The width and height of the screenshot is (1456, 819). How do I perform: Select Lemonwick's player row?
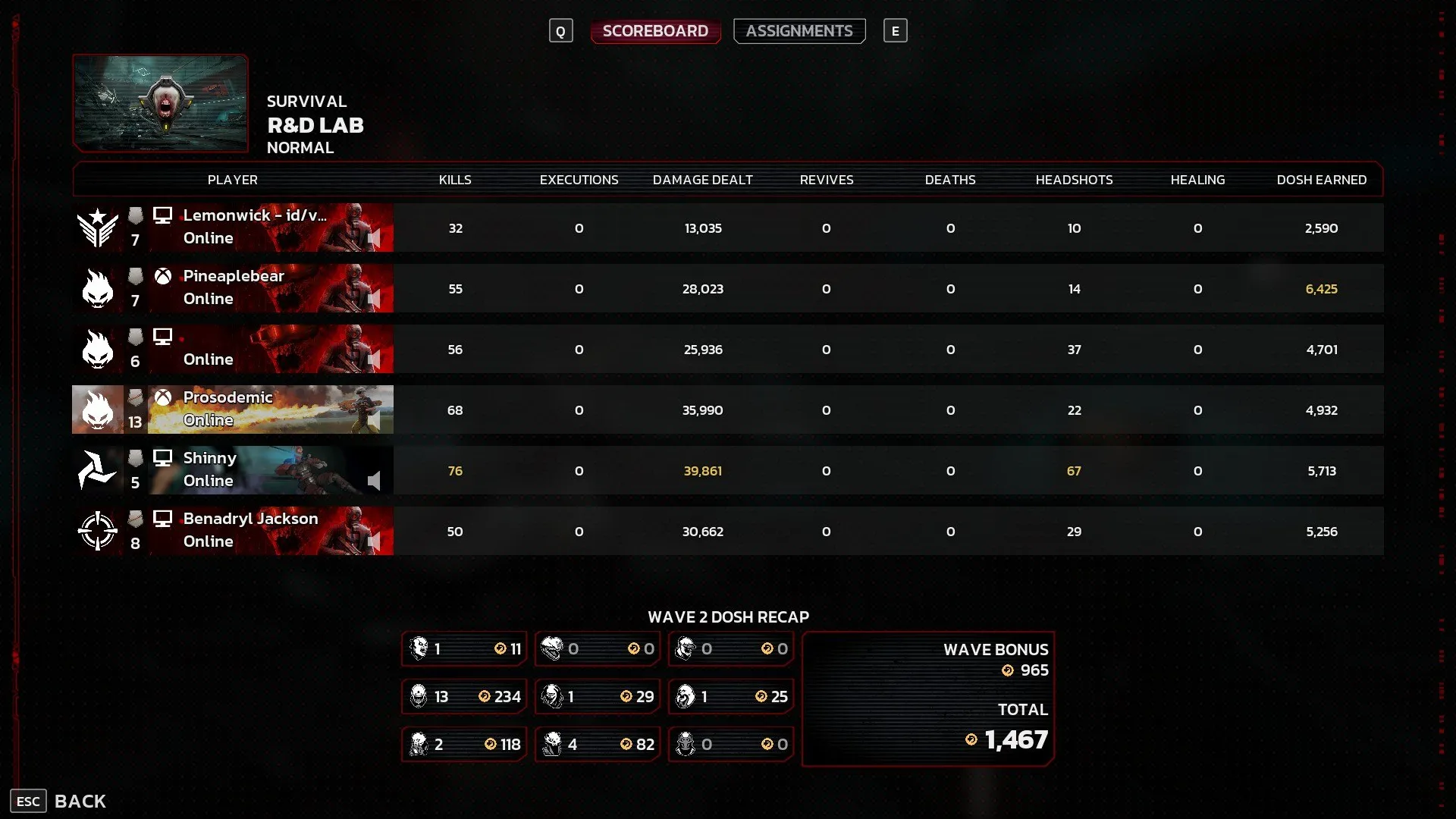click(x=254, y=227)
